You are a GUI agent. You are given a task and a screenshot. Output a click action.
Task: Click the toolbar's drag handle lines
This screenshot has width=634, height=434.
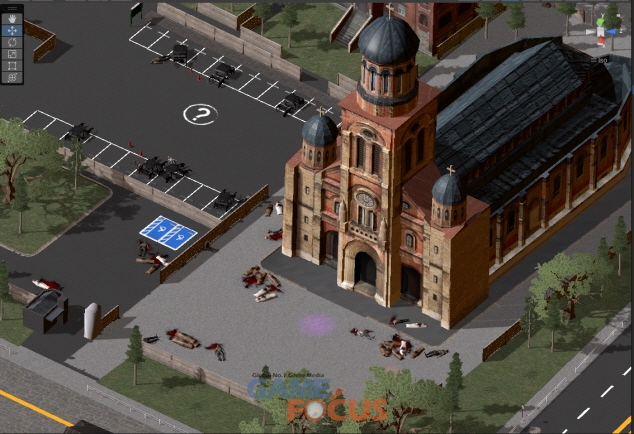click(13, 7)
